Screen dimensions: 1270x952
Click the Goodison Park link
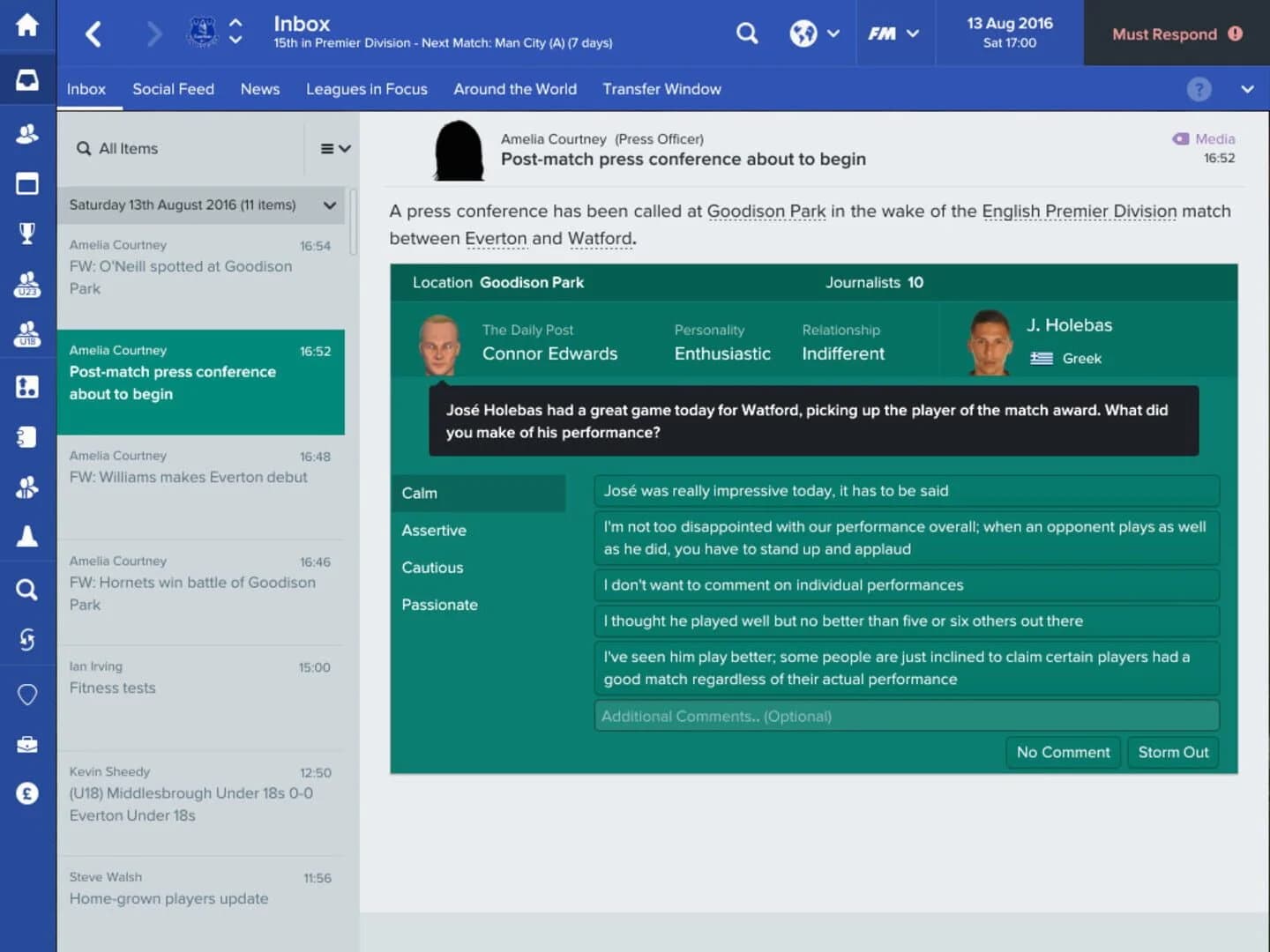766,212
